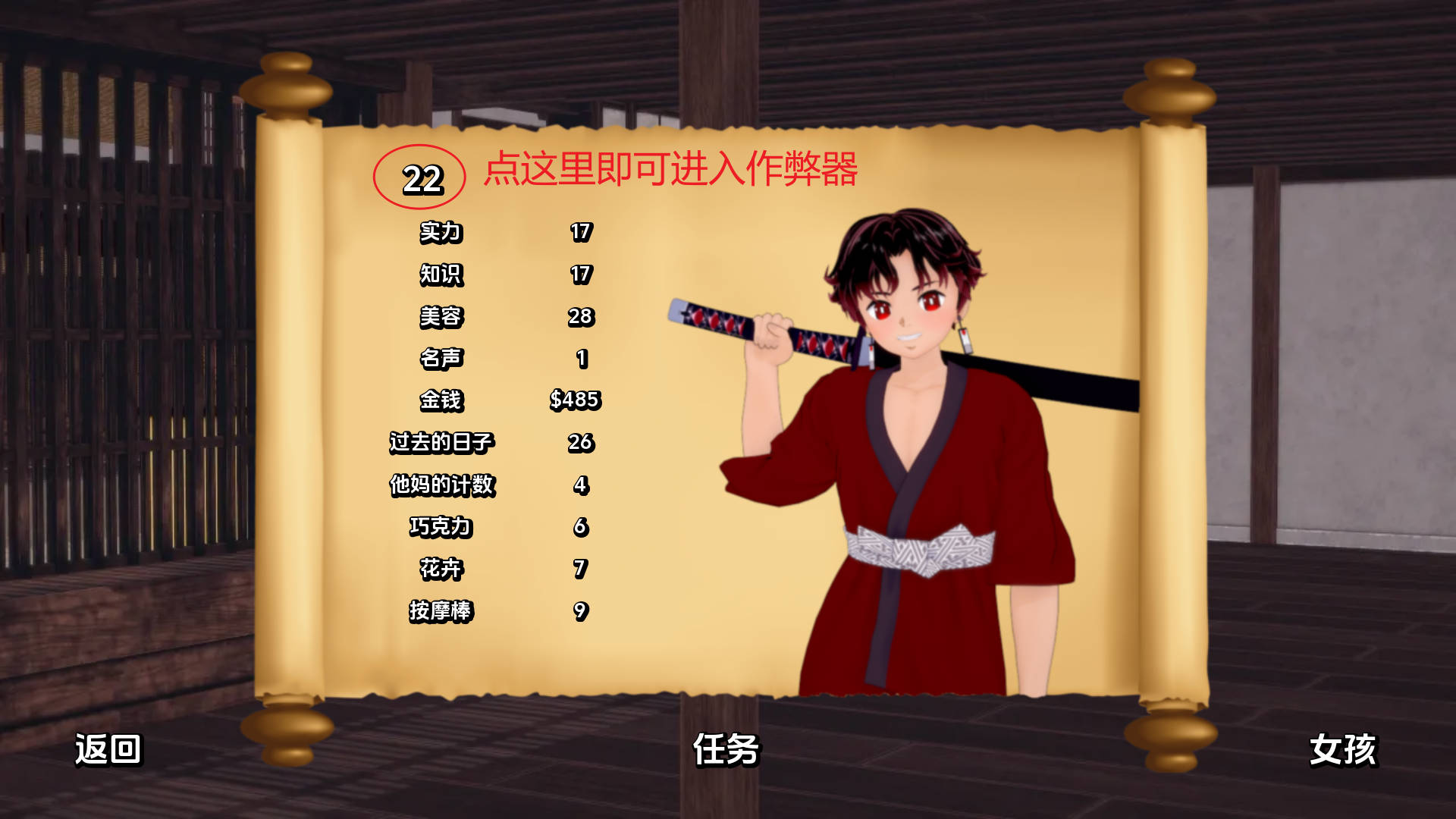Image resolution: width=1456 pixels, height=819 pixels.
Task: Open the 任务 tasks menu
Action: (726, 751)
